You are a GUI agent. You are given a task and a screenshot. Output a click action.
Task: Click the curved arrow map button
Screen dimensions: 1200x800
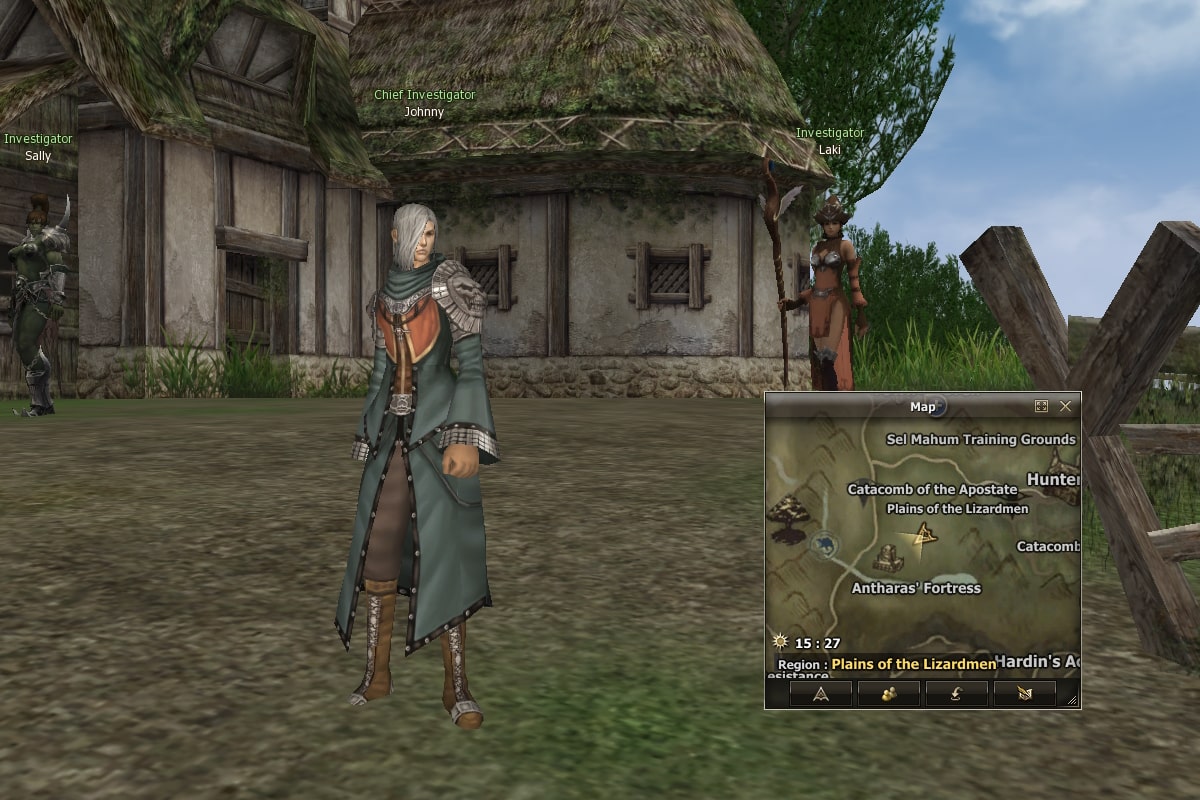pyautogui.click(x=956, y=693)
